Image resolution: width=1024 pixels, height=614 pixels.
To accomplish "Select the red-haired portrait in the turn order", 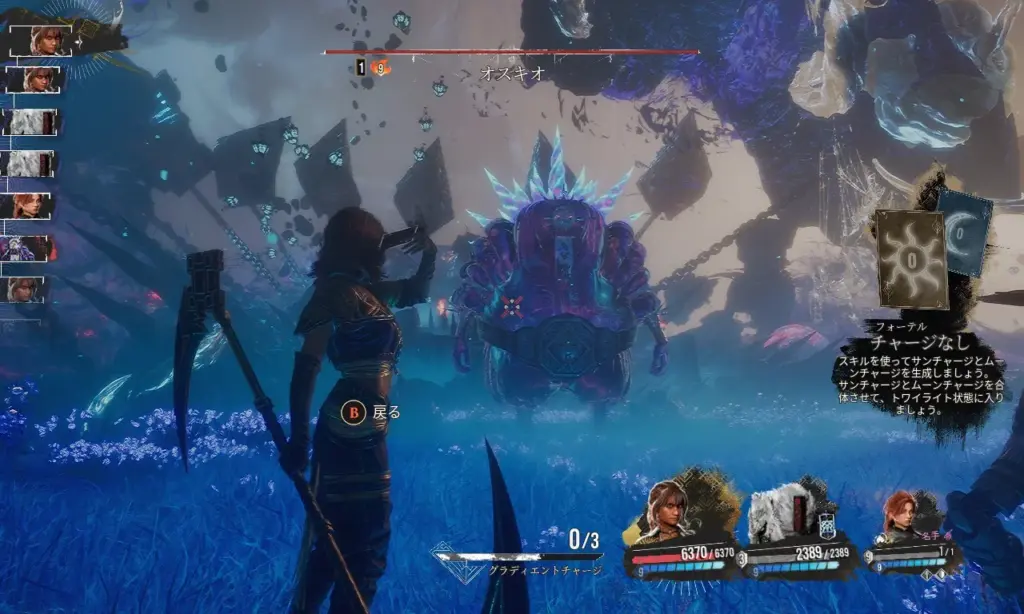I will click(x=30, y=205).
